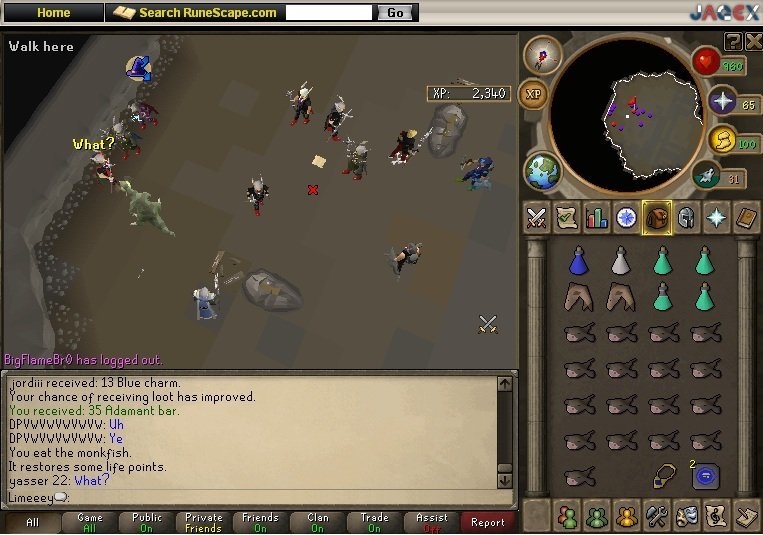Image resolution: width=763 pixels, height=535 pixels.
Task: Click the amulet in the inventory
Action: (663, 476)
